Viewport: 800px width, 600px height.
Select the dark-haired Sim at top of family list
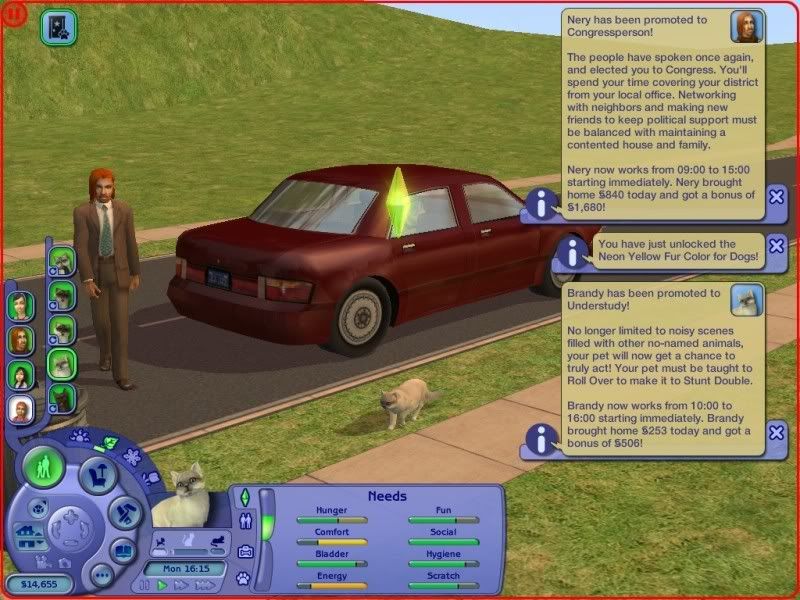tap(21, 304)
